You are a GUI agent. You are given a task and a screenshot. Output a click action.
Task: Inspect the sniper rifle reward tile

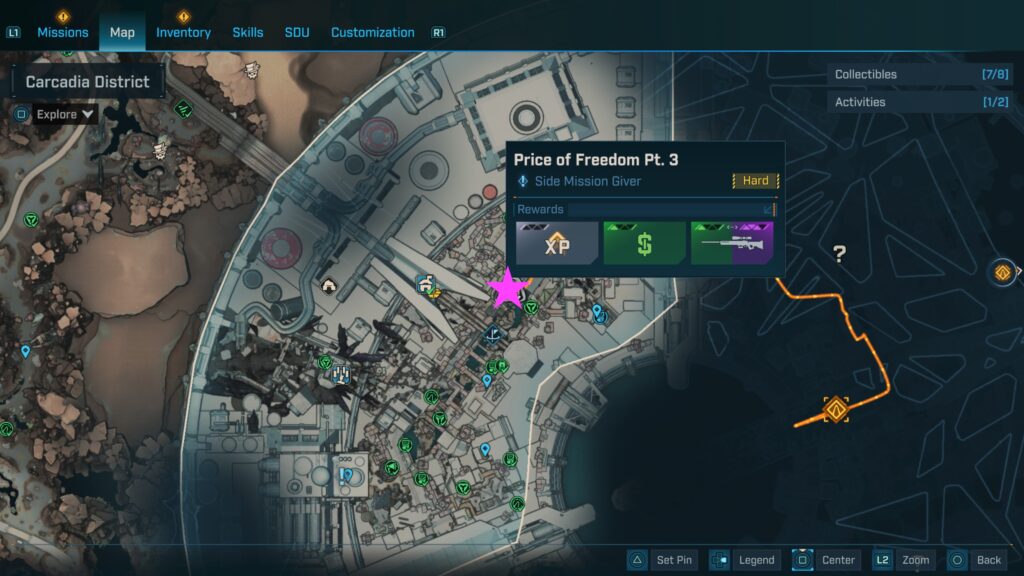(x=733, y=243)
